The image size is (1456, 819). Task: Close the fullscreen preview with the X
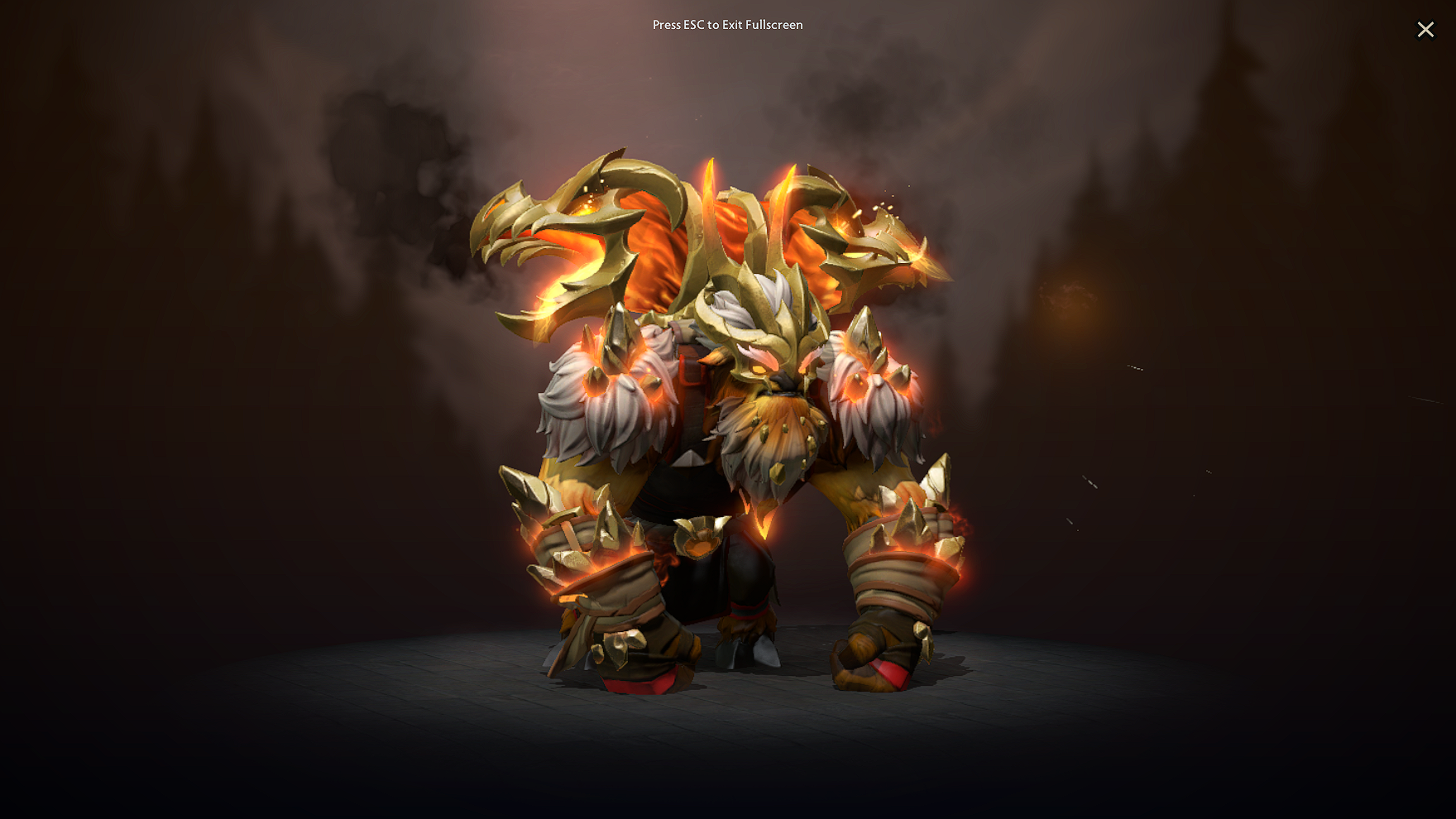tap(1425, 29)
